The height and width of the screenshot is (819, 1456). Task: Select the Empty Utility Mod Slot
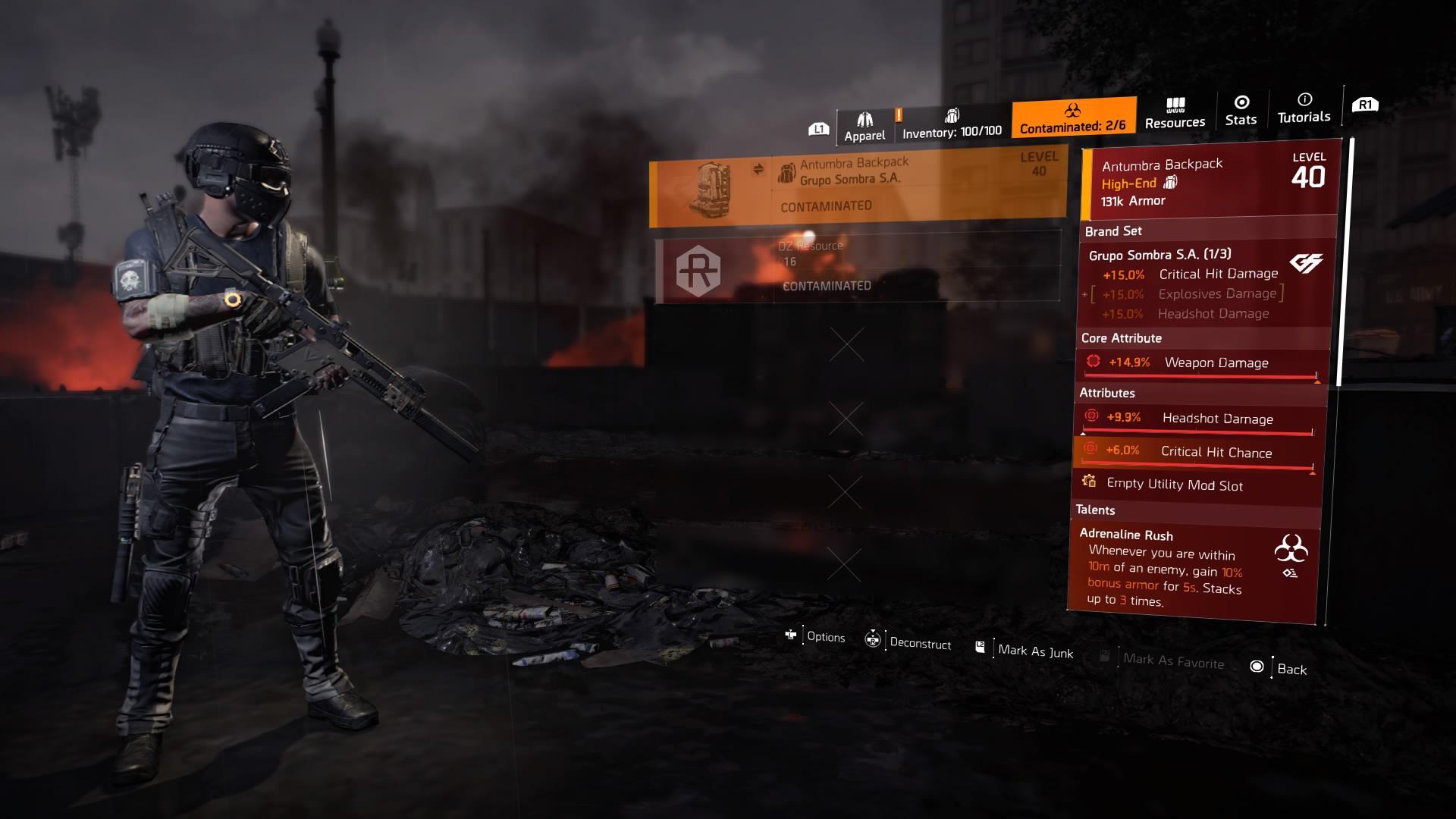tap(1174, 485)
